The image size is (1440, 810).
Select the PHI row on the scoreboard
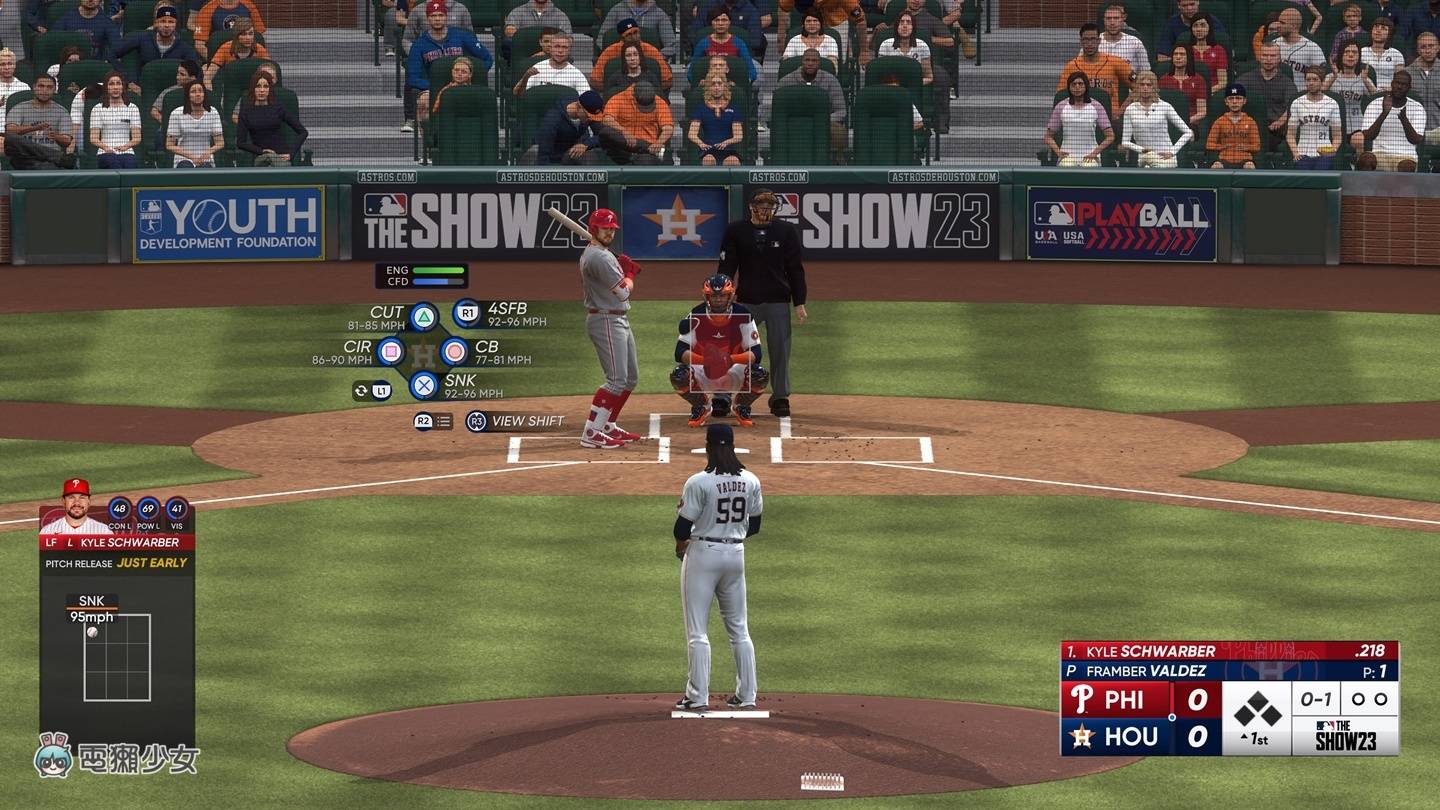tap(1125, 700)
